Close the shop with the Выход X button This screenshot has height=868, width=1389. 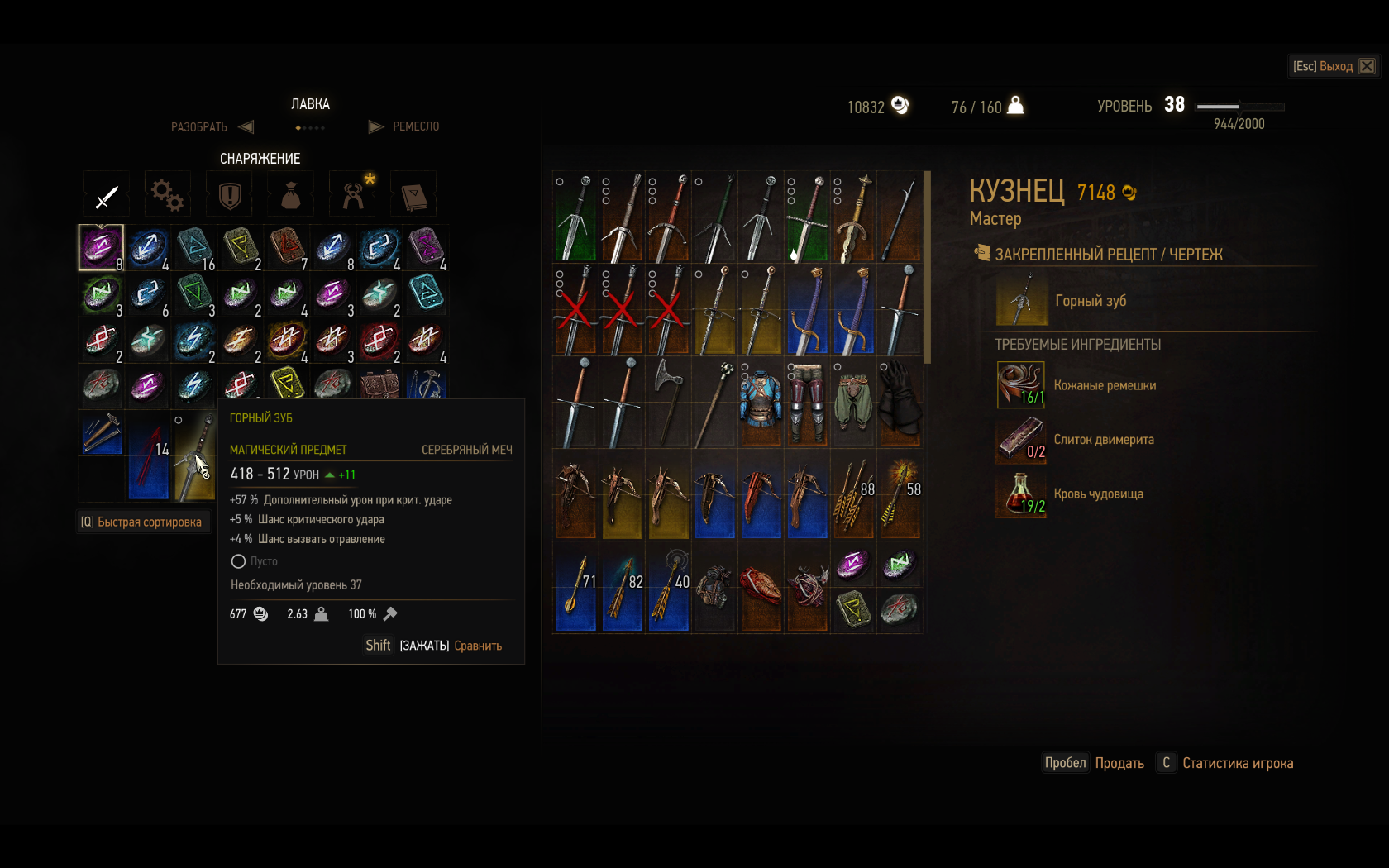(1367, 66)
